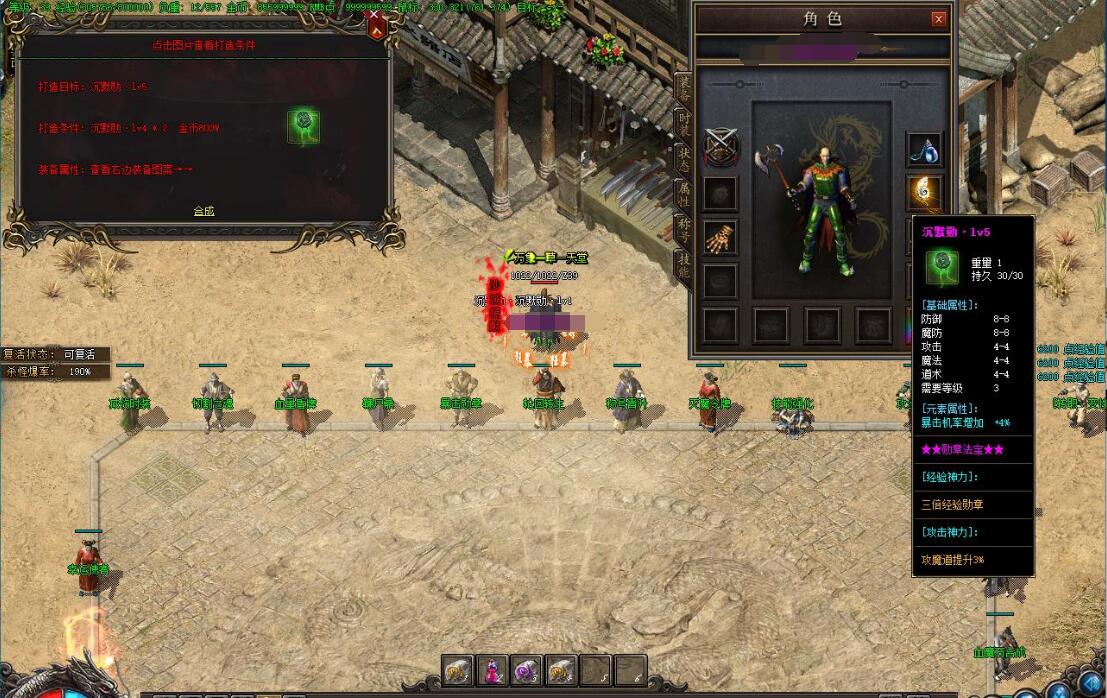Click the 合成 synthesize link

(x=204, y=211)
